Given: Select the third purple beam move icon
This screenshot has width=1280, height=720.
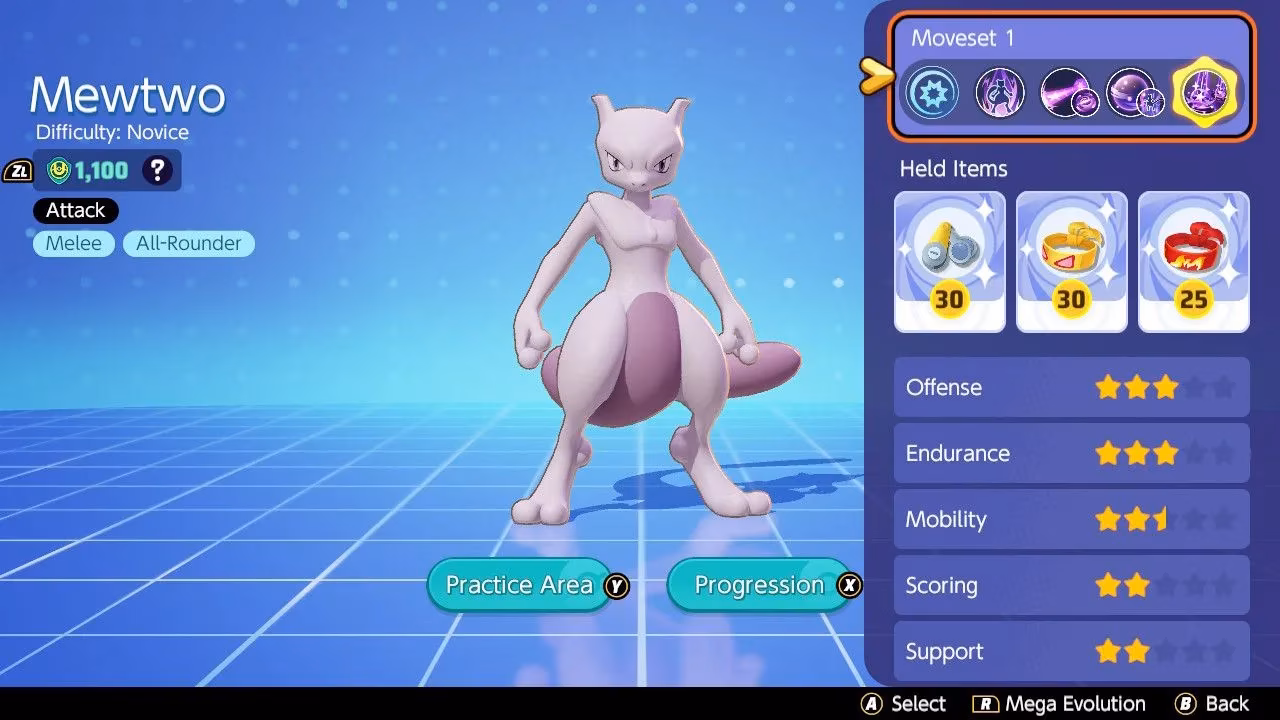Looking at the screenshot, I should (1068, 92).
